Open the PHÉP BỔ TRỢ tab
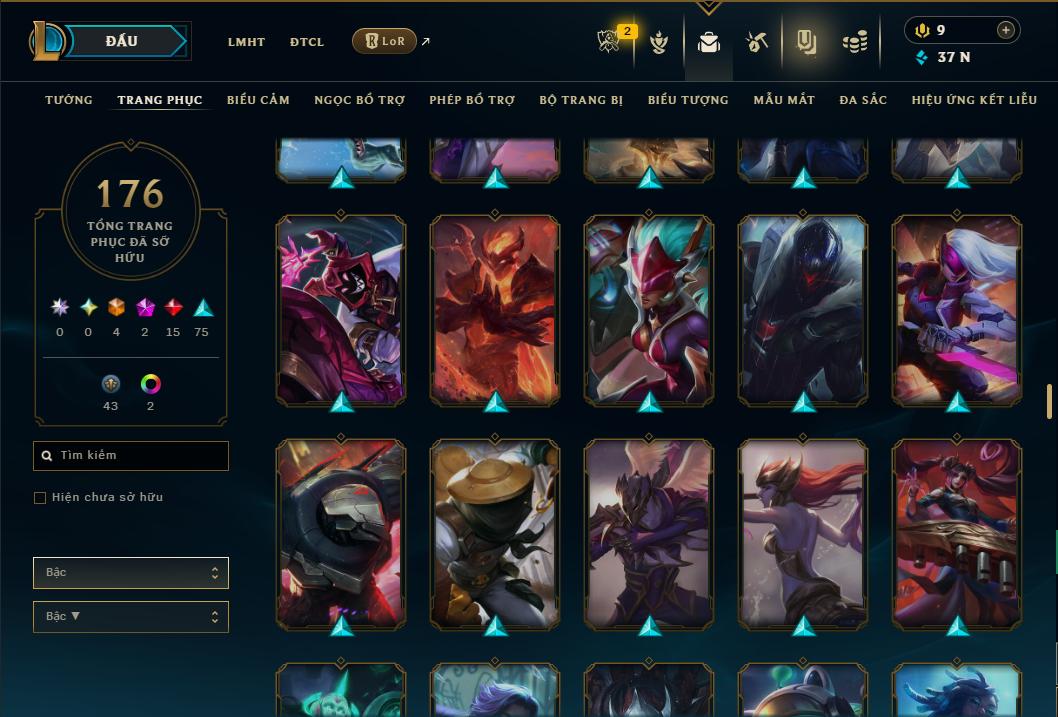Image resolution: width=1058 pixels, height=717 pixels. coord(472,100)
